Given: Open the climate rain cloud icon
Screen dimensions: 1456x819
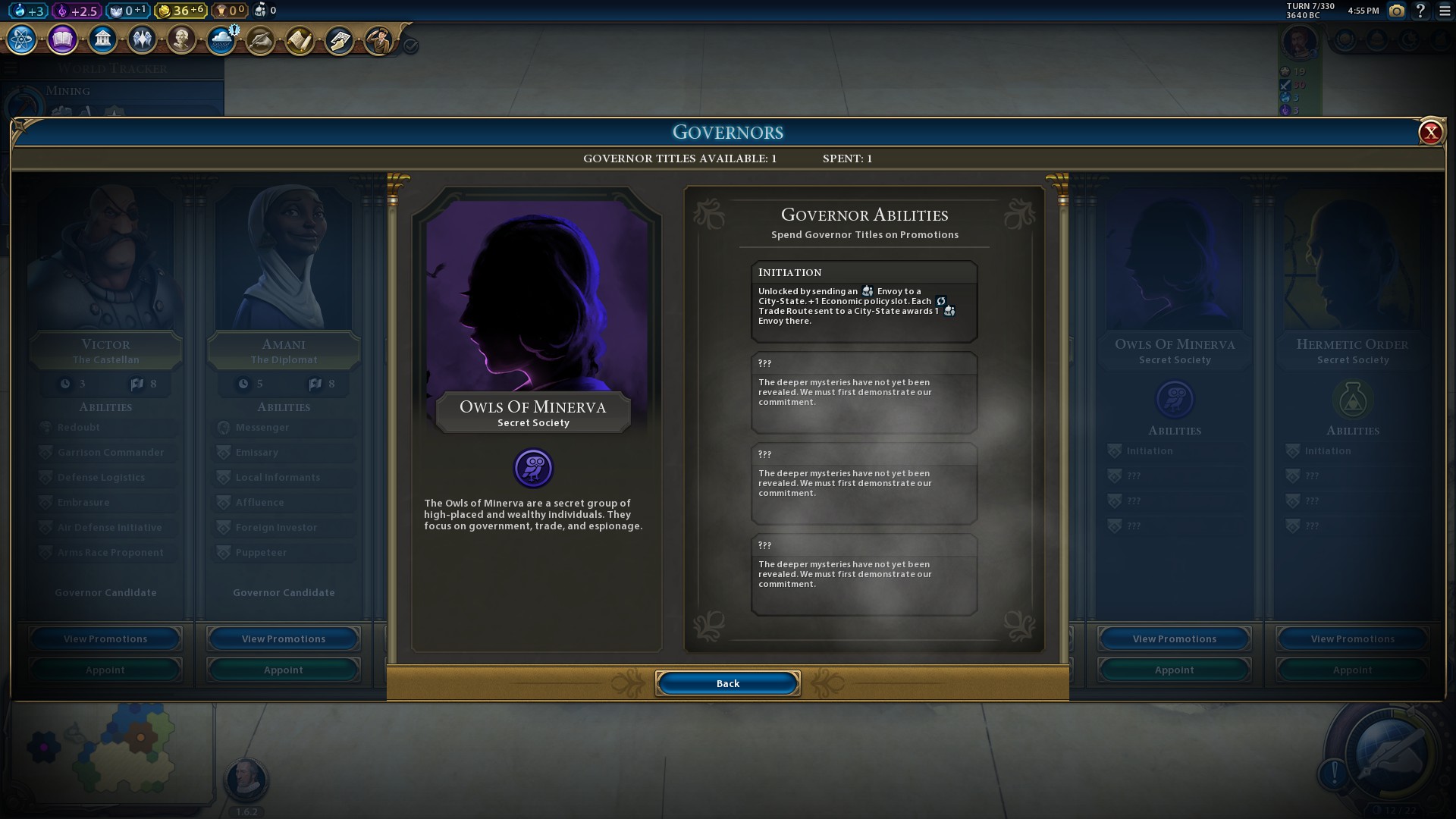Looking at the screenshot, I should tap(221, 39).
